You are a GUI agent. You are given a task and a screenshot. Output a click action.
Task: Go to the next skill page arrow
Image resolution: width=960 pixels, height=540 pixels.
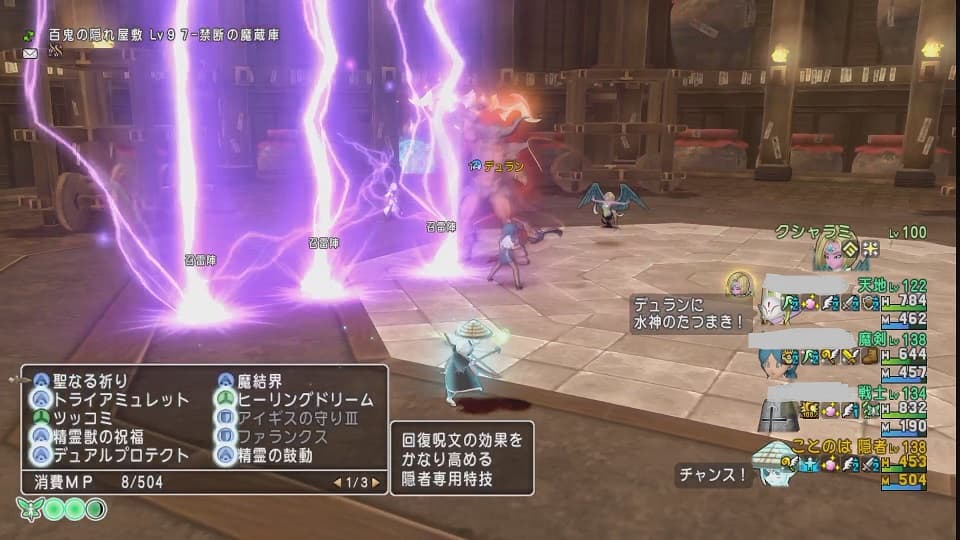[376, 482]
